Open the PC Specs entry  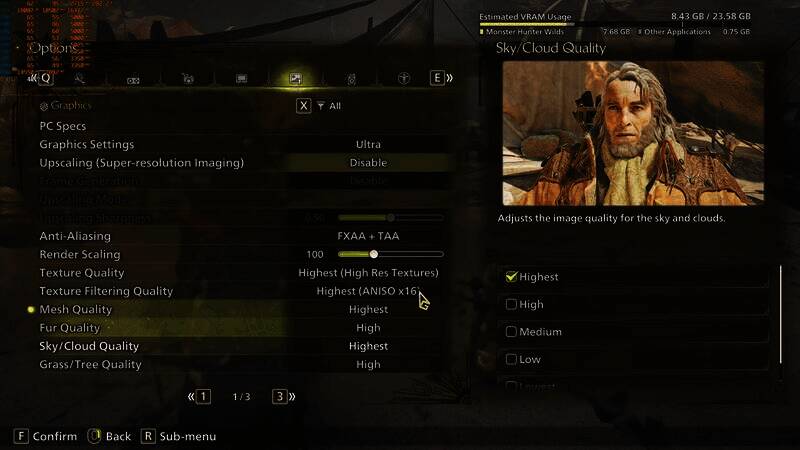tap(63, 126)
